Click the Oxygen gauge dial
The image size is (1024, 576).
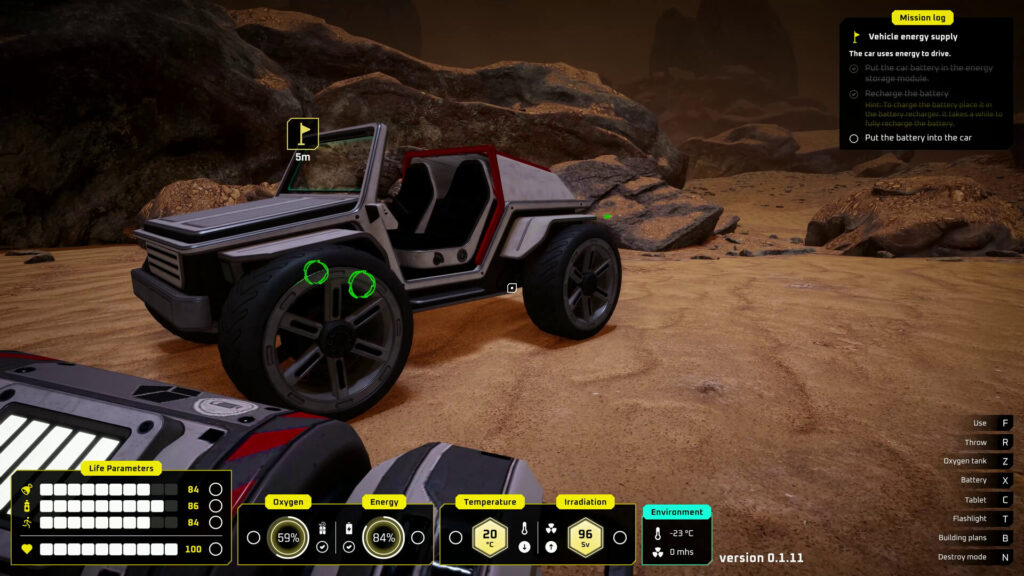(x=288, y=537)
